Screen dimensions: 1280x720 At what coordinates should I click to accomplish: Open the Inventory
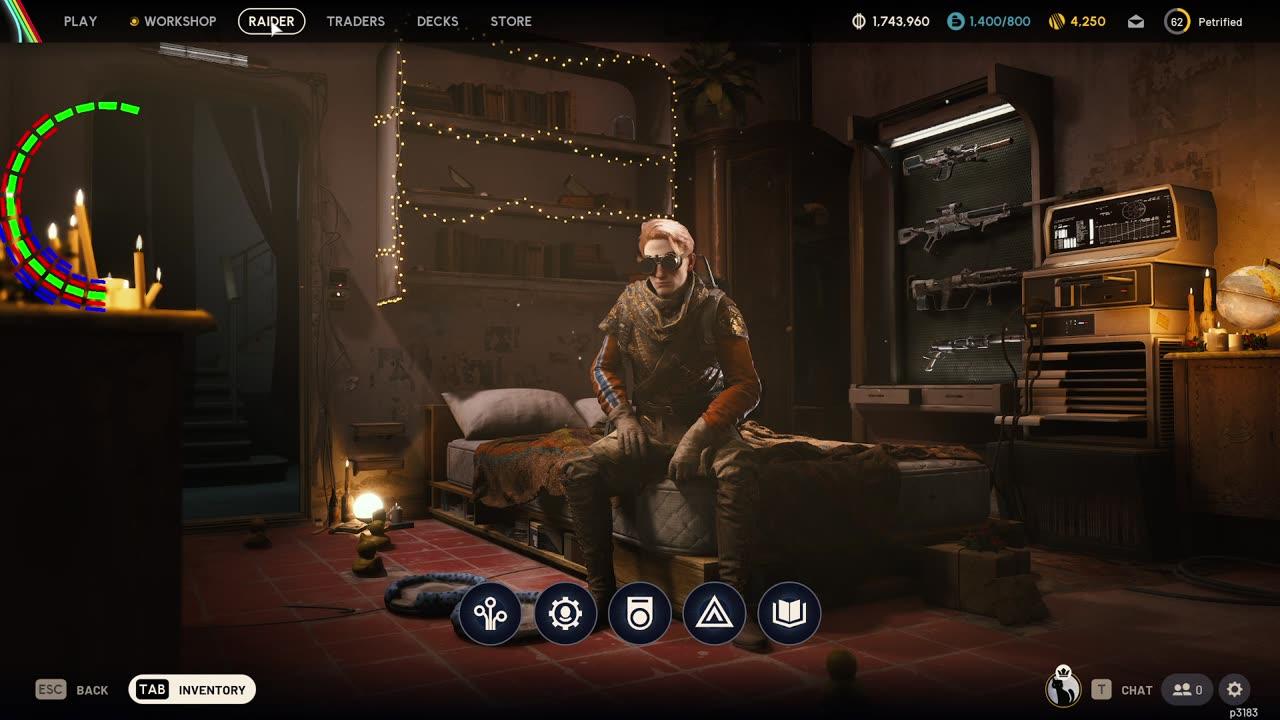[x=192, y=690]
